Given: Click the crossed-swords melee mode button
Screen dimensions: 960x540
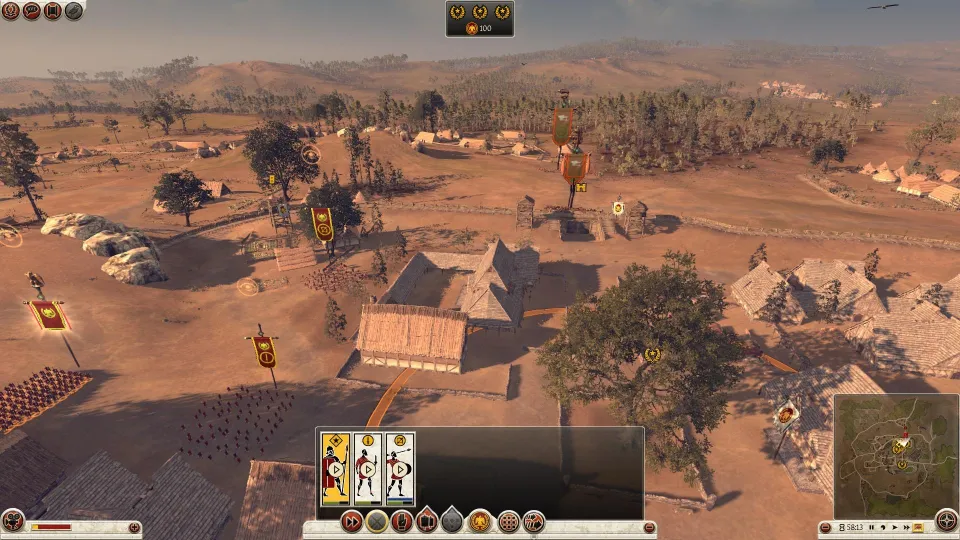Looking at the screenshot, I should coord(376,521).
